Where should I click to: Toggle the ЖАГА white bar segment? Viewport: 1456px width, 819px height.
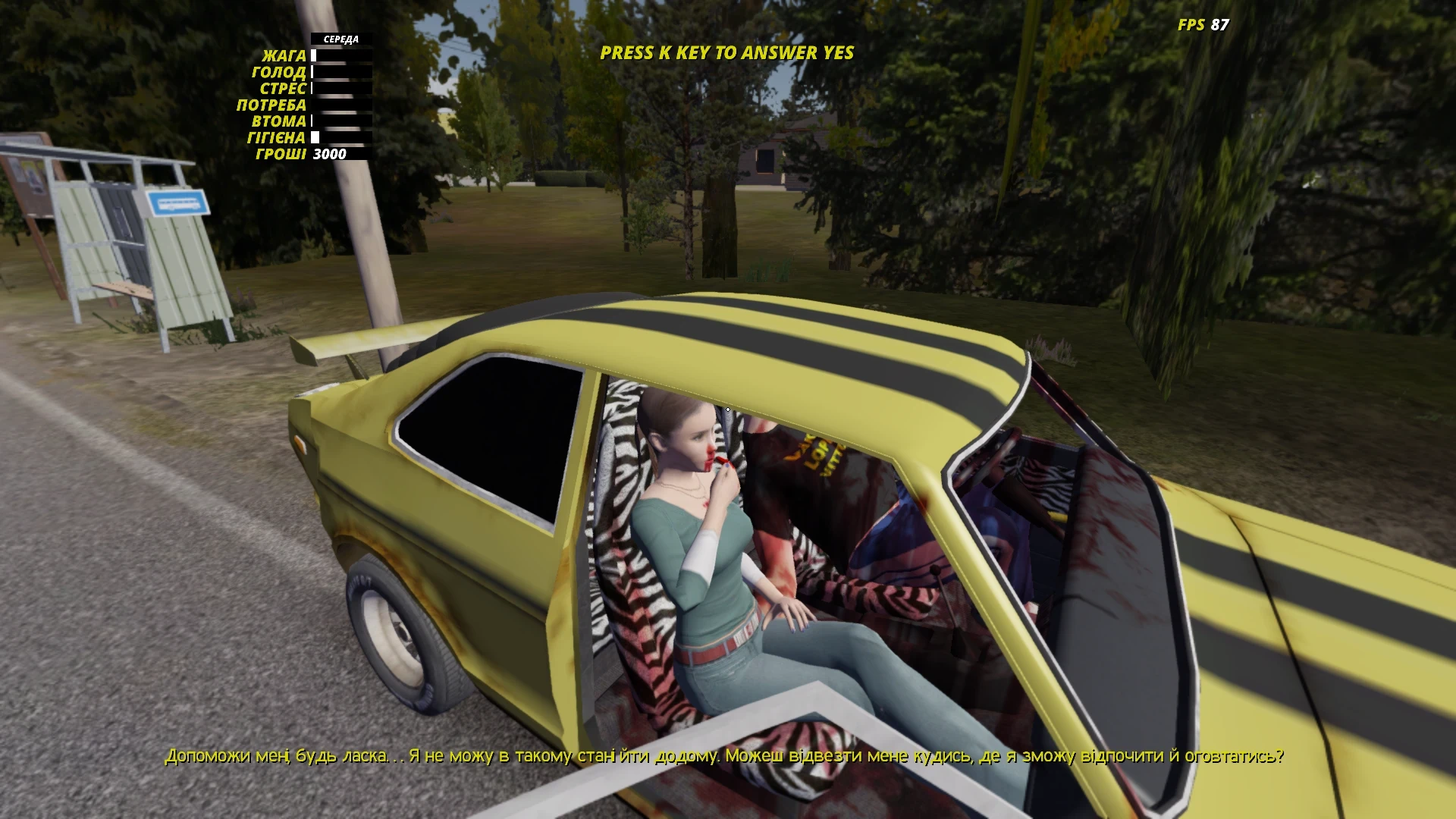click(314, 55)
